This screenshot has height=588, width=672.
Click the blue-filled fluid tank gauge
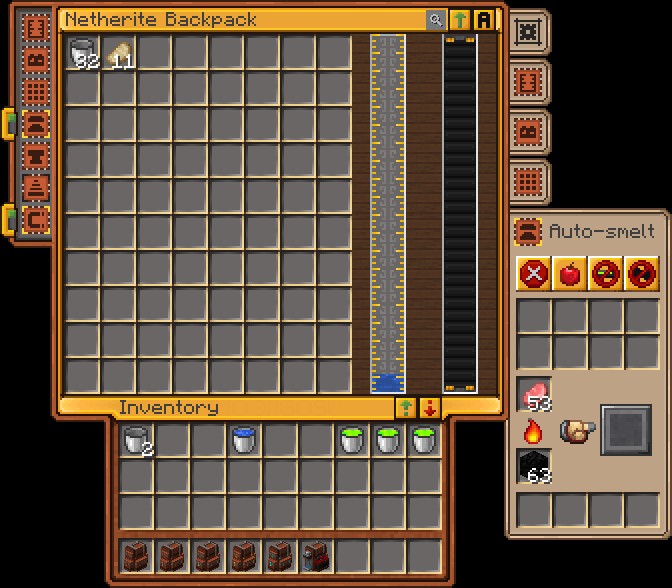388,214
